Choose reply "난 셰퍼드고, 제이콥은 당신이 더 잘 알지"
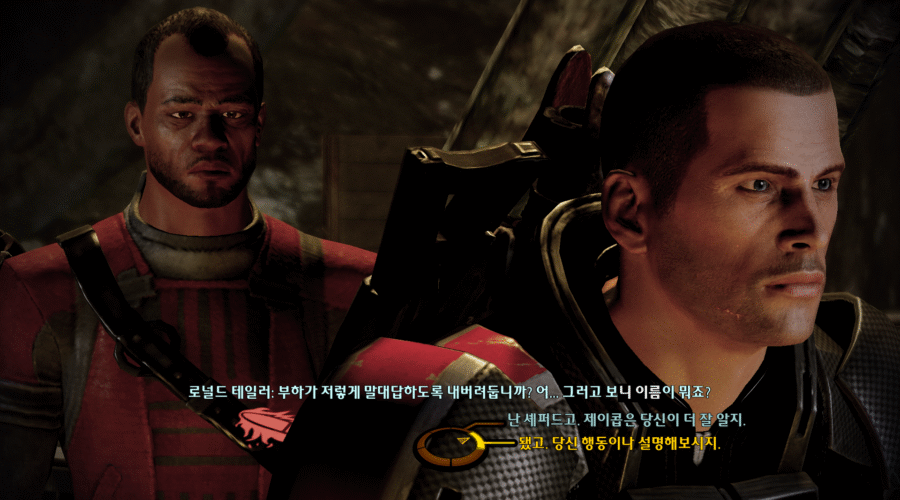This screenshot has height=500, width=900. pos(626,420)
